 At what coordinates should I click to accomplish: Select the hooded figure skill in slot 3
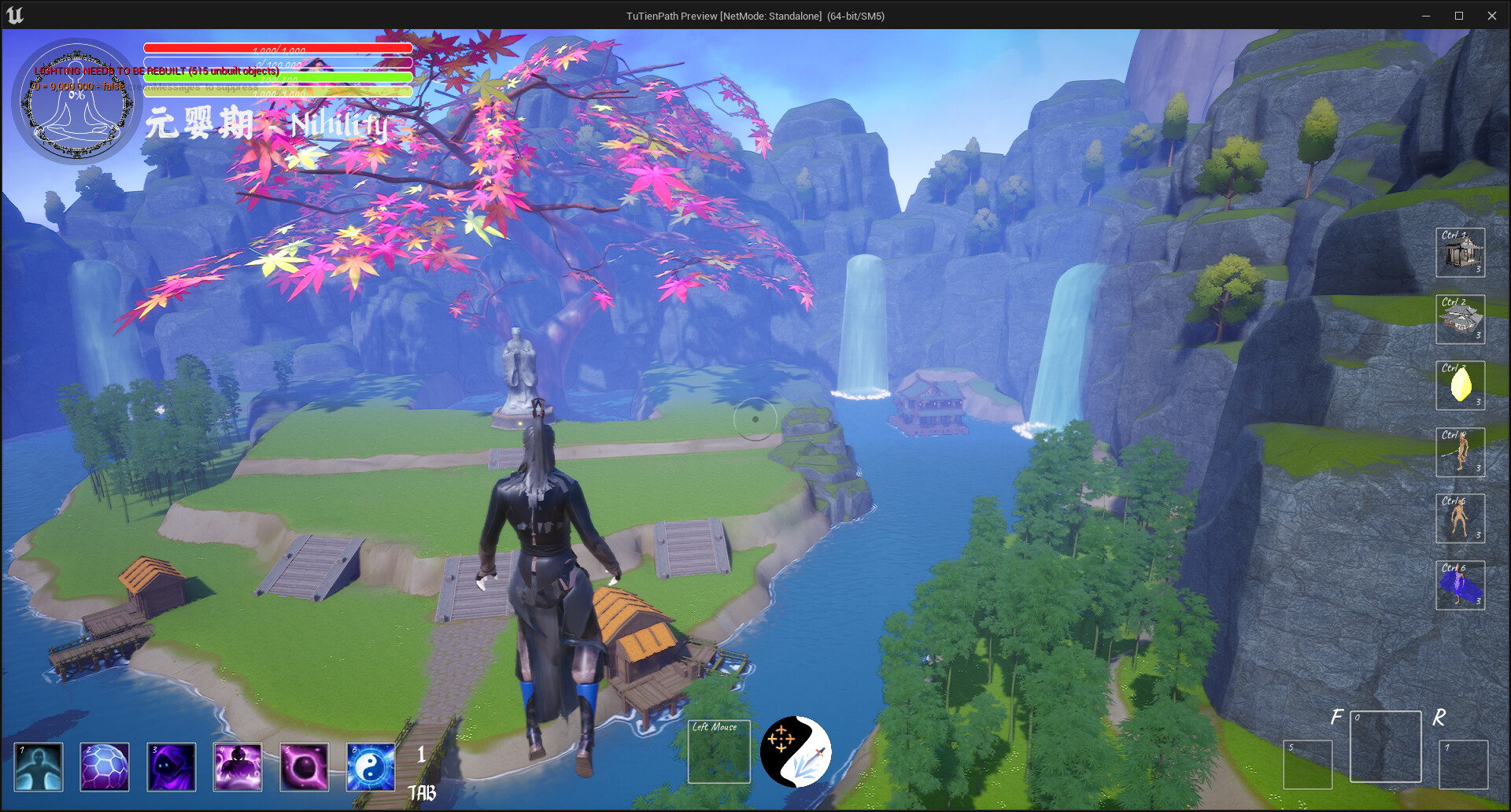coord(171,767)
